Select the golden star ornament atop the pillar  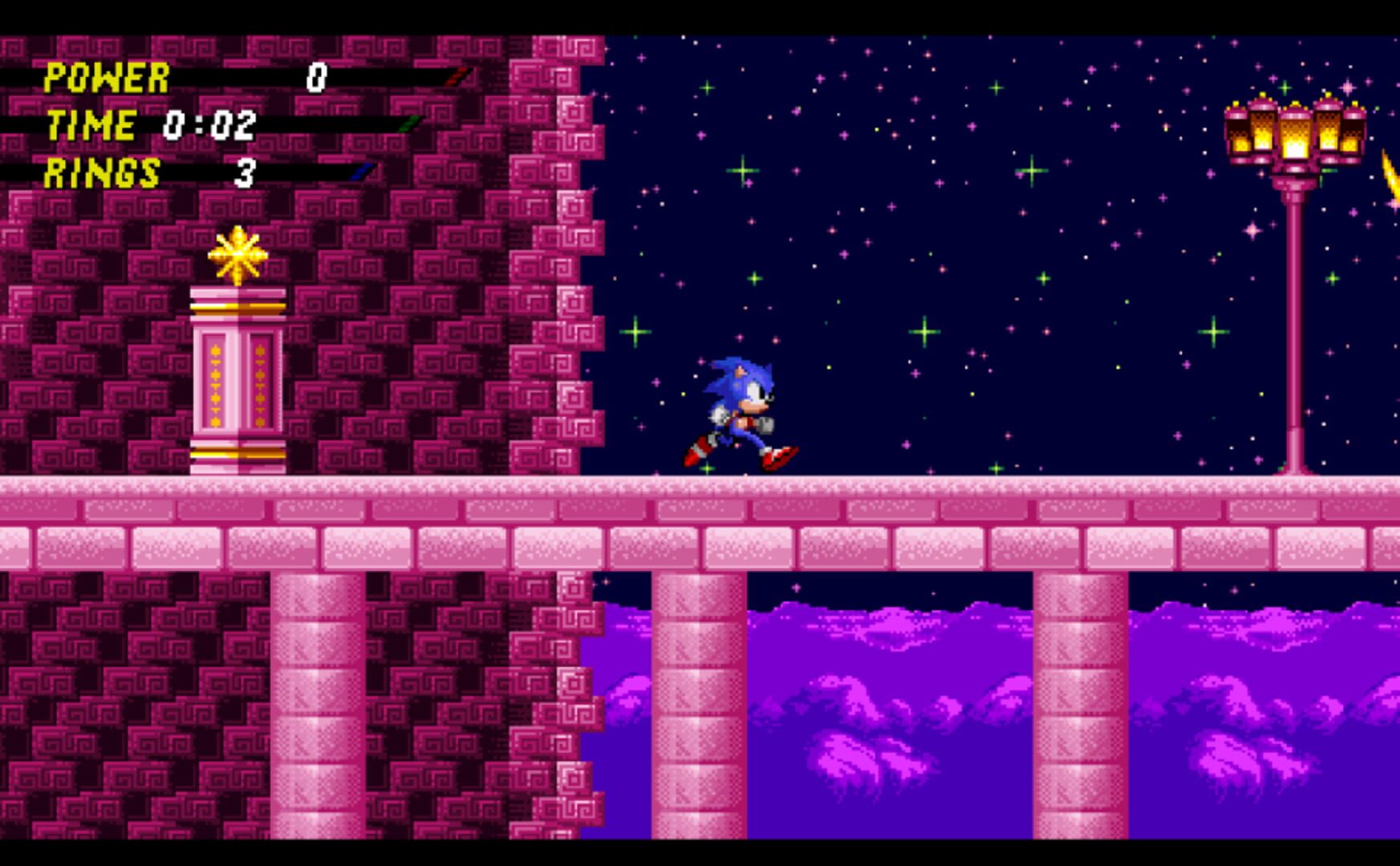tap(237, 253)
